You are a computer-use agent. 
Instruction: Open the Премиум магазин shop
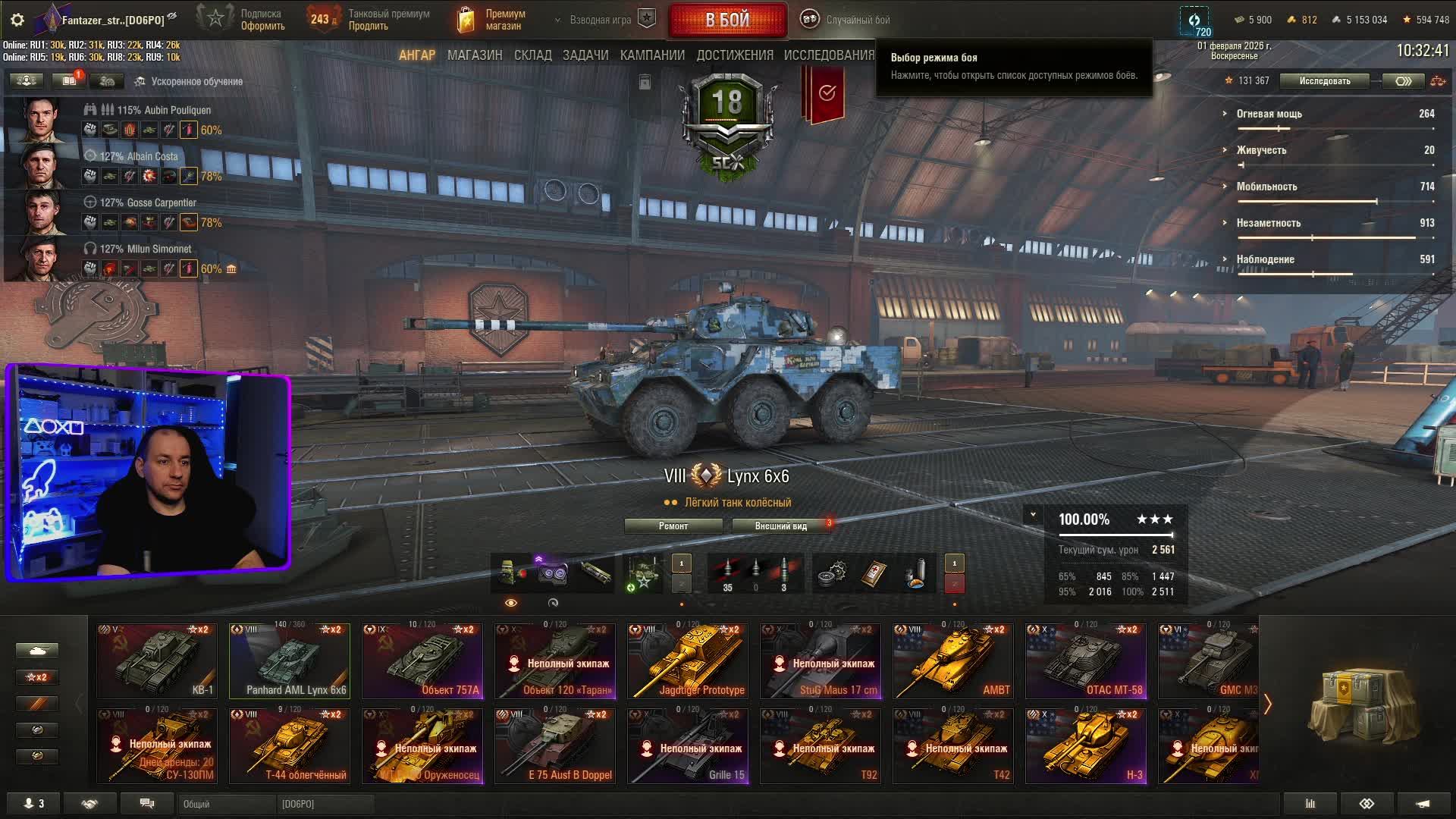[x=493, y=20]
